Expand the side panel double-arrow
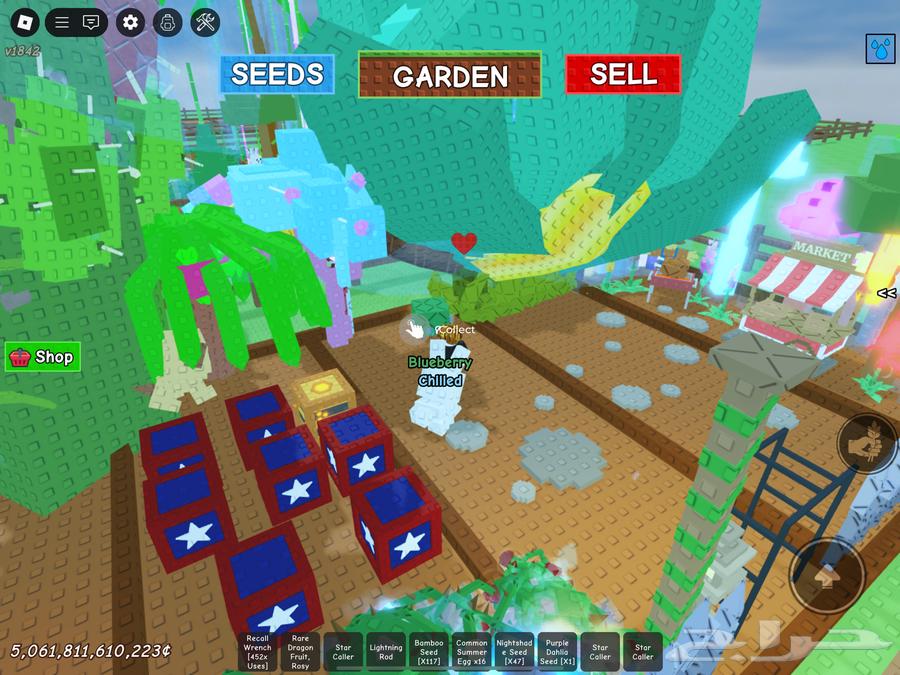Screen dimensions: 900x675 tap(886, 293)
